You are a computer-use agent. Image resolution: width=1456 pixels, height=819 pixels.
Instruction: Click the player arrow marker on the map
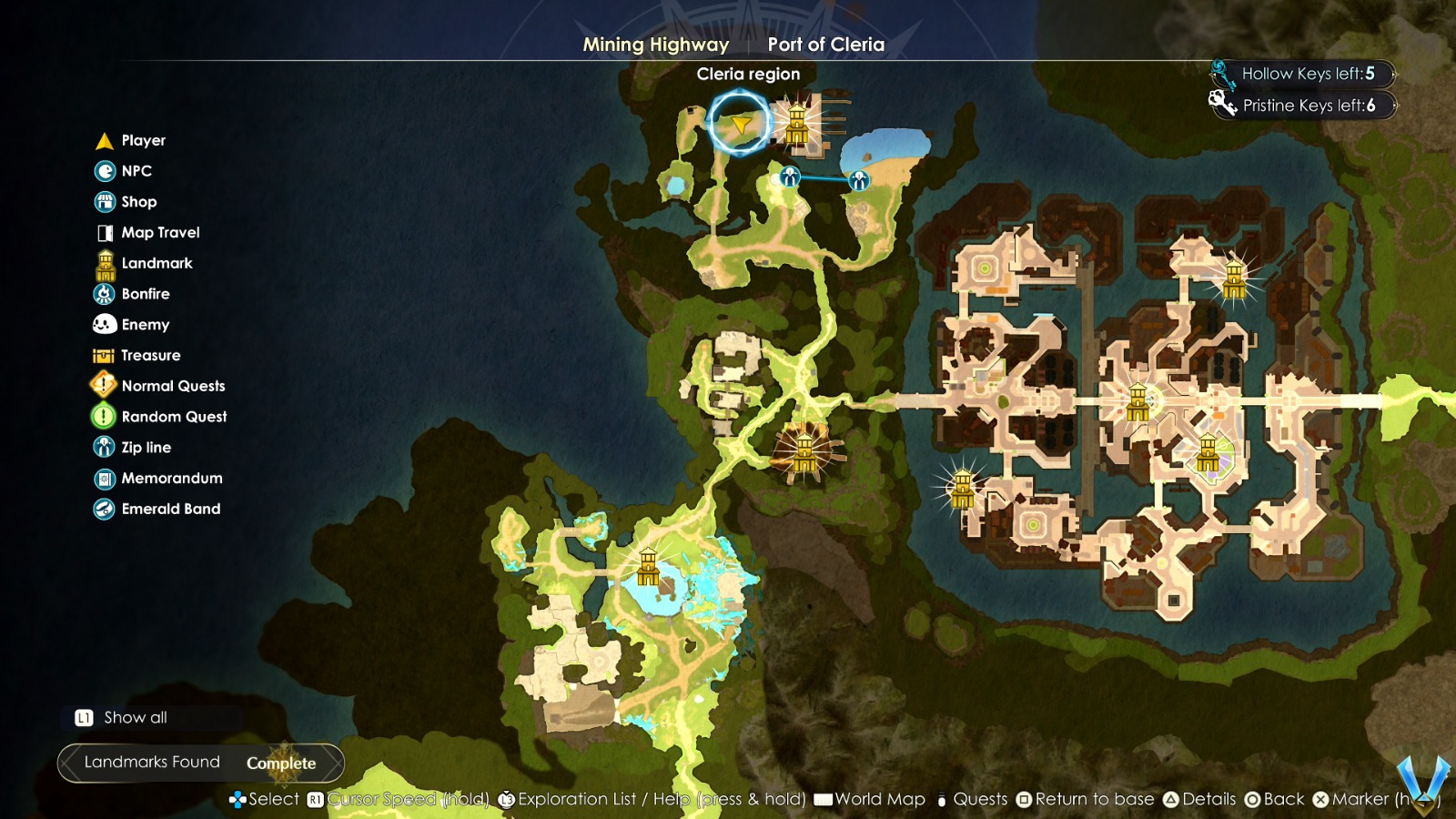[x=739, y=124]
